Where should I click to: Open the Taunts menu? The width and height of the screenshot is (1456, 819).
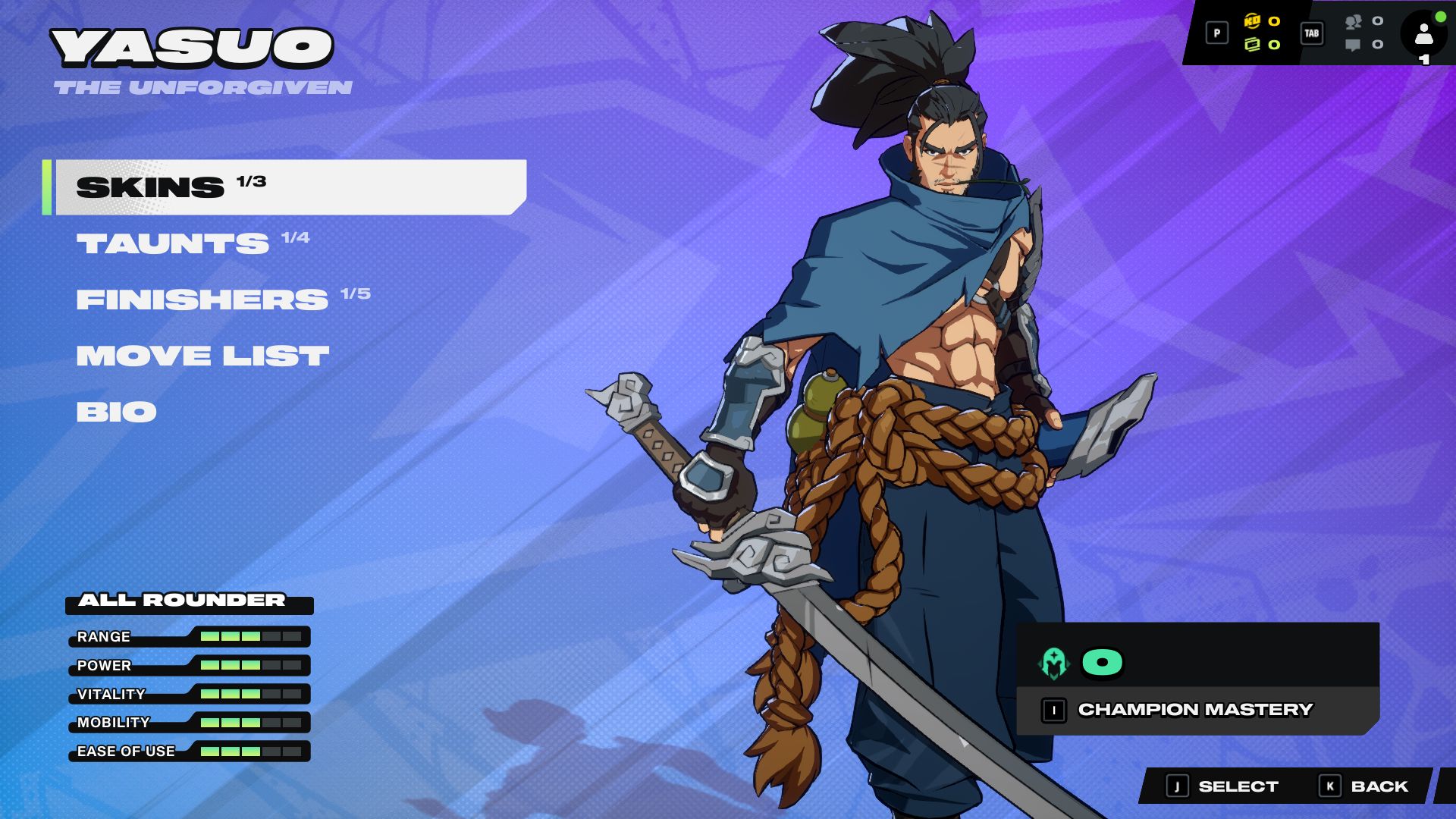pos(173,243)
